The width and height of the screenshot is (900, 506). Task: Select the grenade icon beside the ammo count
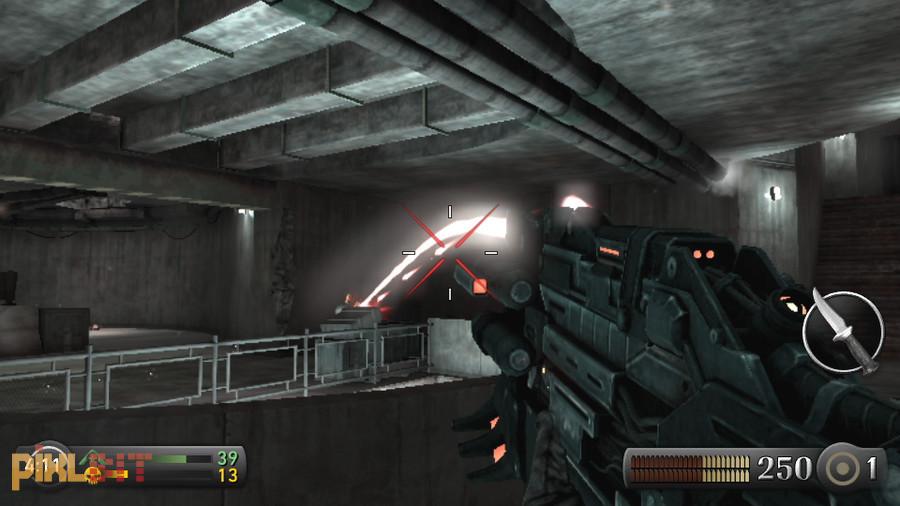point(837,467)
